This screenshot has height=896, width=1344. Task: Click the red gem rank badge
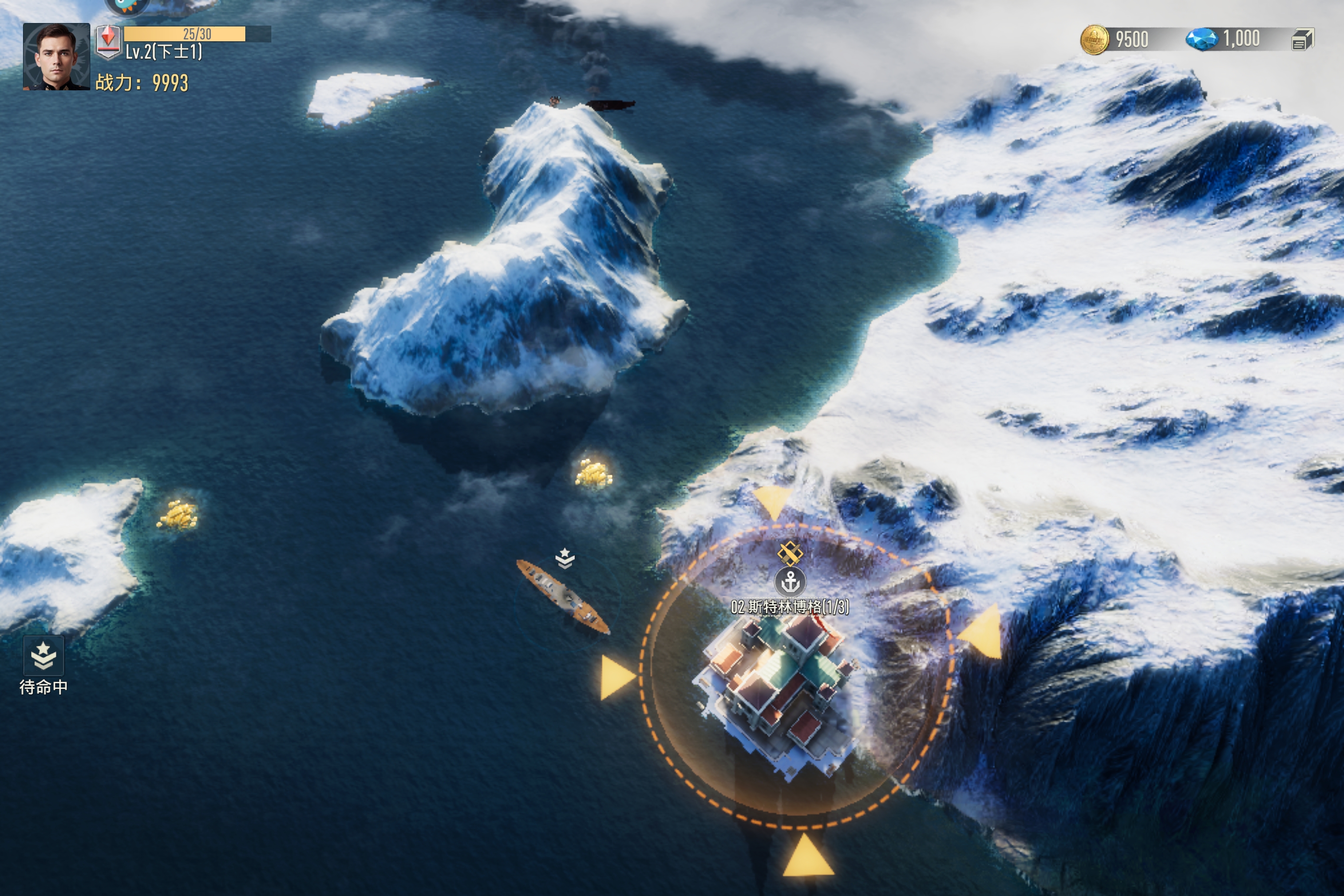(108, 41)
